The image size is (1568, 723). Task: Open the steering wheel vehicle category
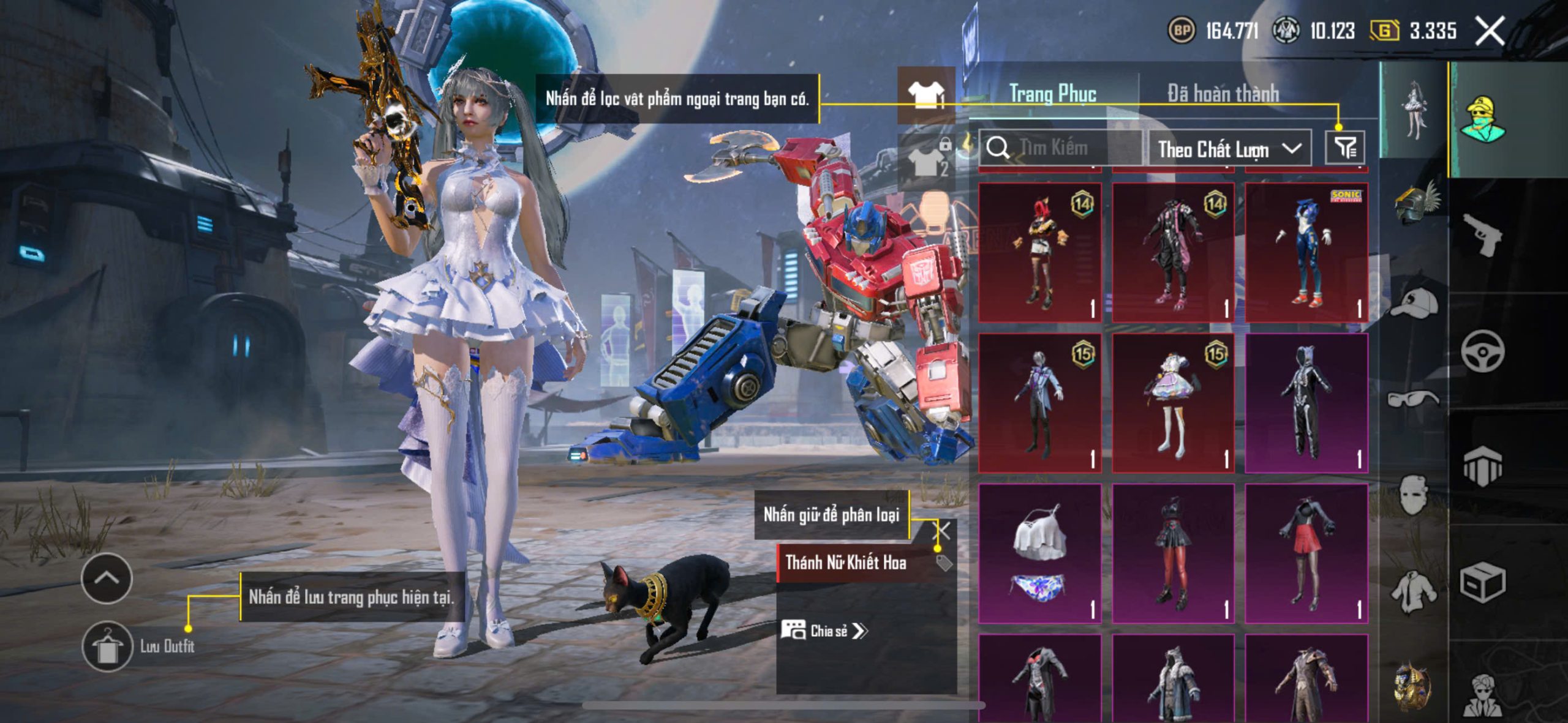click(x=1483, y=351)
